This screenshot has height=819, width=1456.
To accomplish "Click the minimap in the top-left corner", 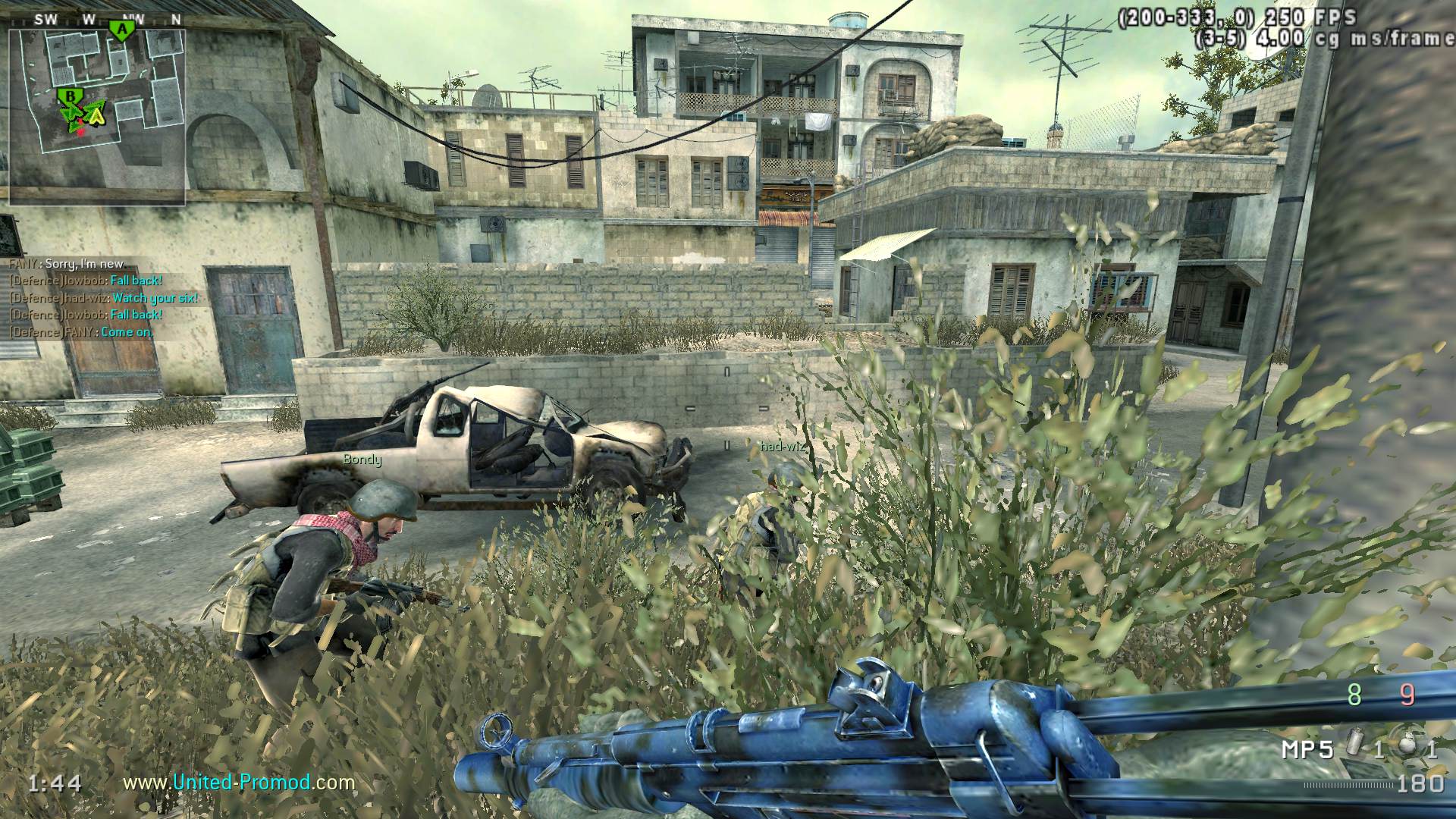I will pyautogui.click(x=97, y=115).
